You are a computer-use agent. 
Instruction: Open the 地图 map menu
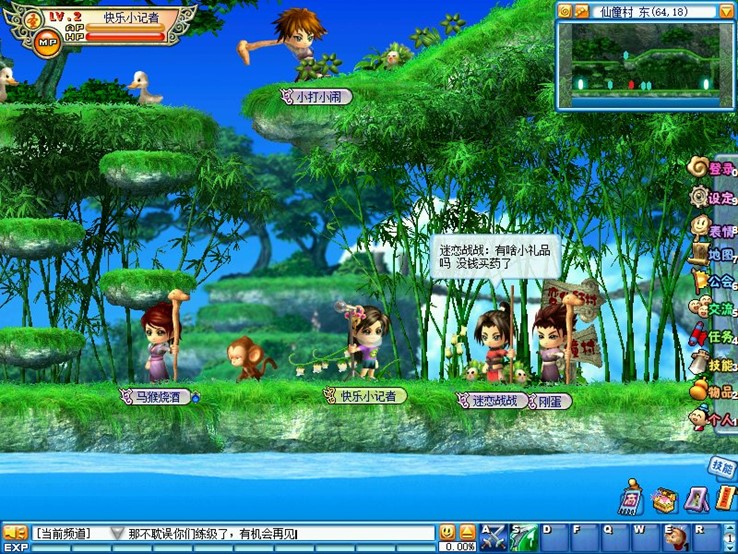714,255
